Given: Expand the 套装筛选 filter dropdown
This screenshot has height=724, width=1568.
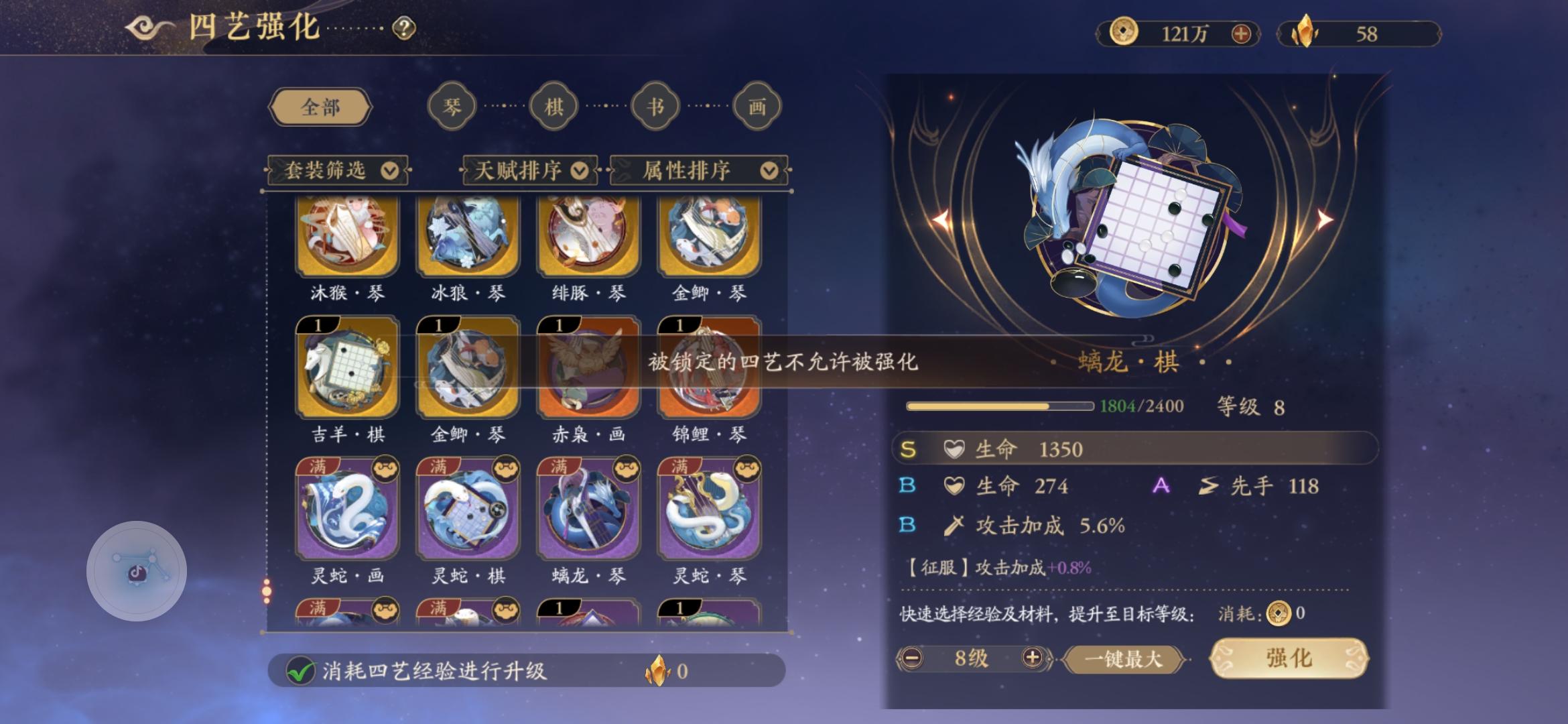Looking at the screenshot, I should (x=336, y=171).
